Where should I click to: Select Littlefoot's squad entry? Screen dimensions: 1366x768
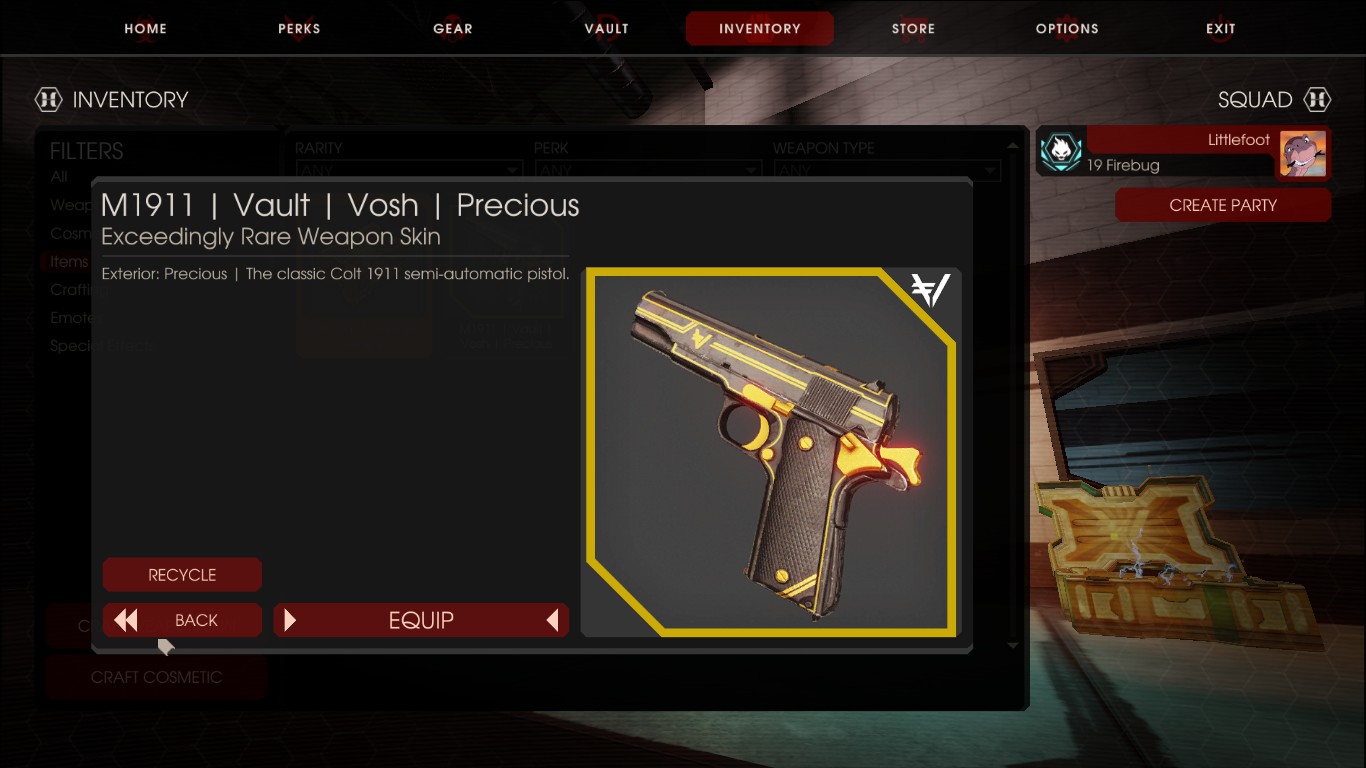[x=1184, y=152]
